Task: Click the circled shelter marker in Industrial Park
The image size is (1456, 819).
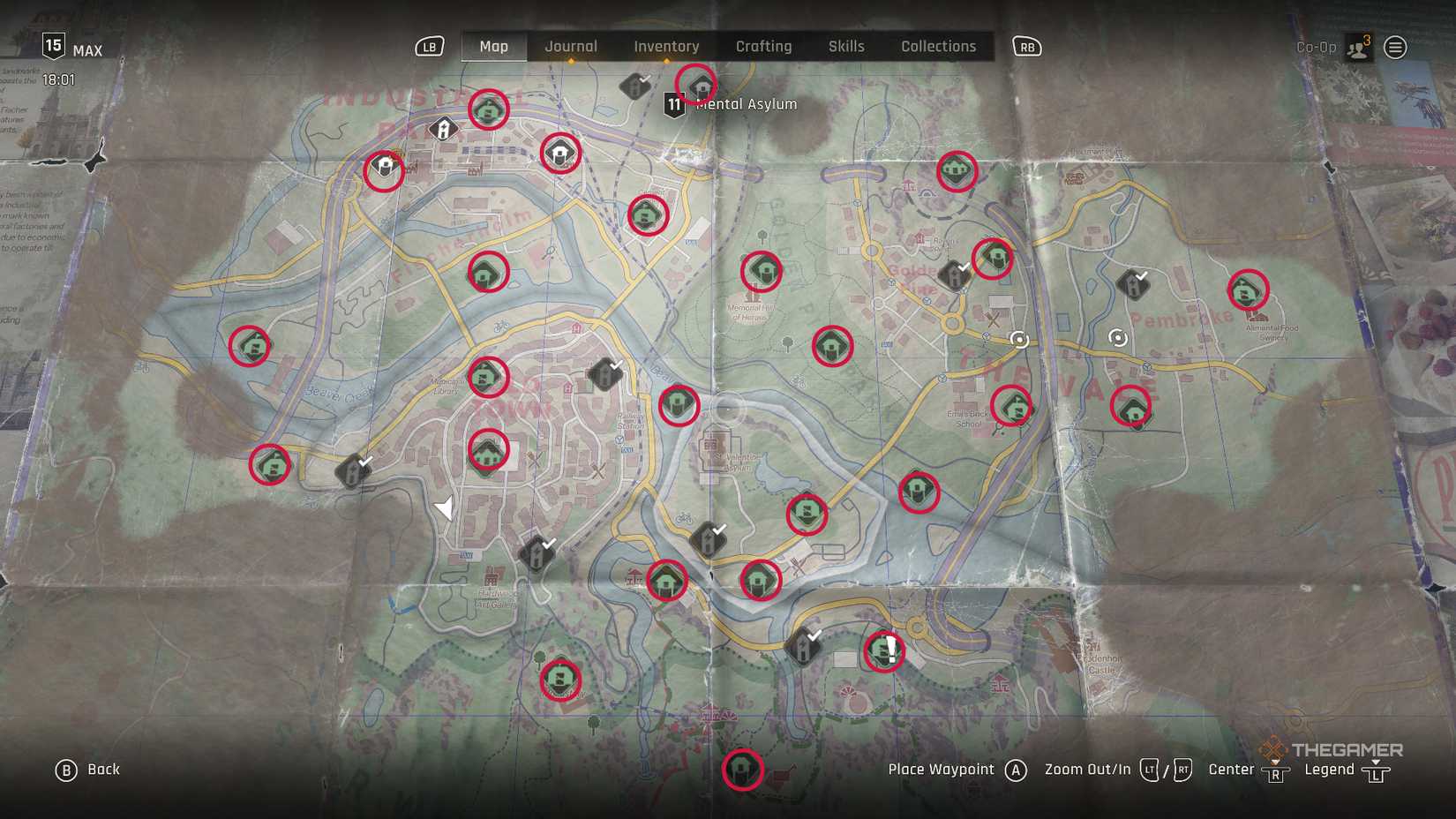Action: click(x=487, y=110)
